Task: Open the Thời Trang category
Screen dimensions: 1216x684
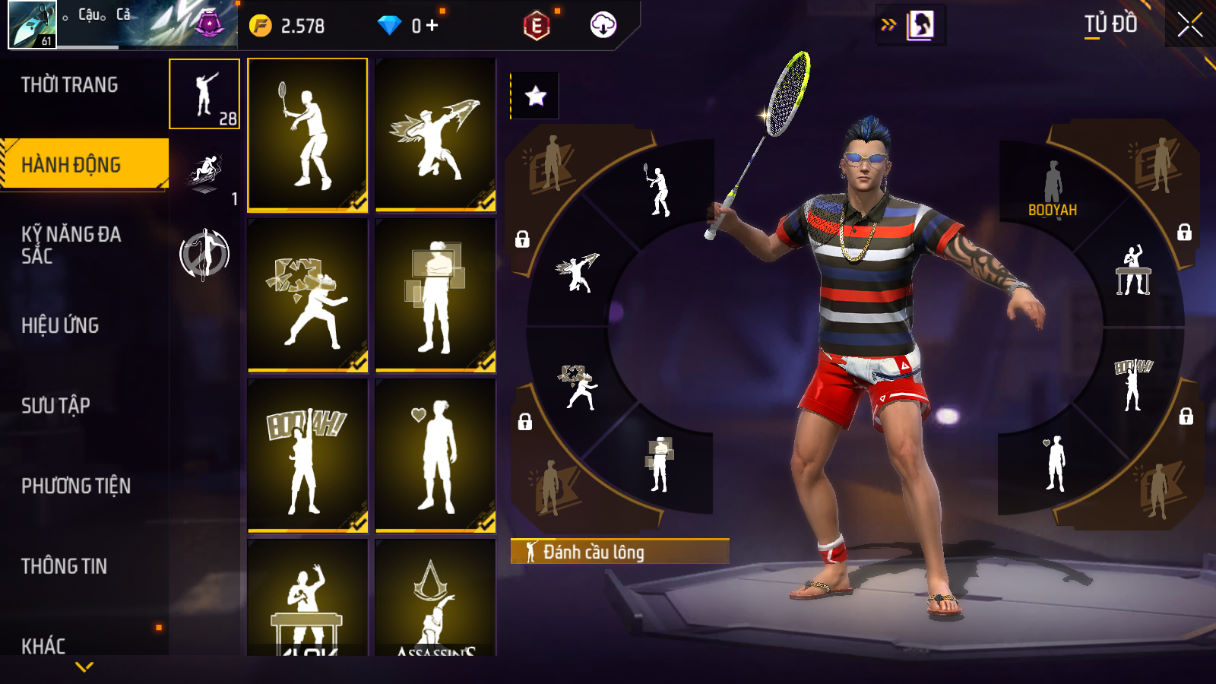Action: point(70,85)
